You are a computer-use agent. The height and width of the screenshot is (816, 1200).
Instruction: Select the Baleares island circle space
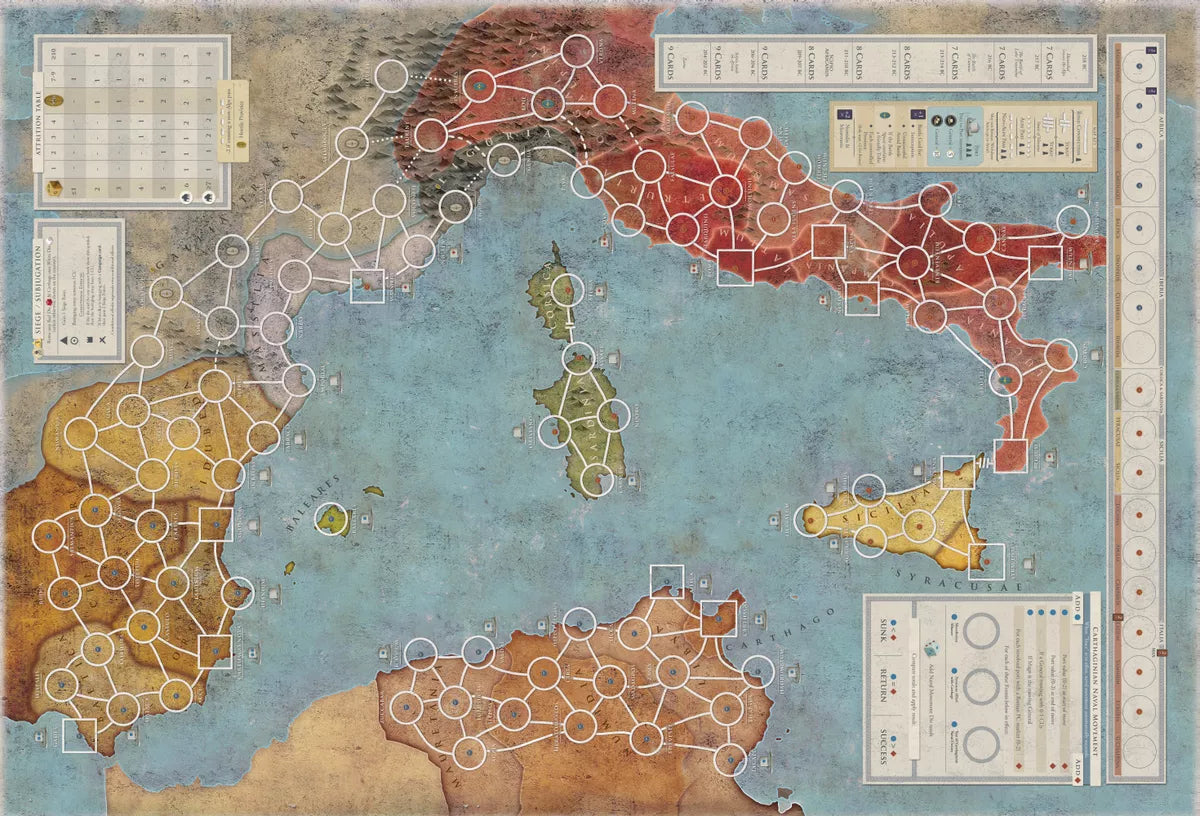coord(329,518)
